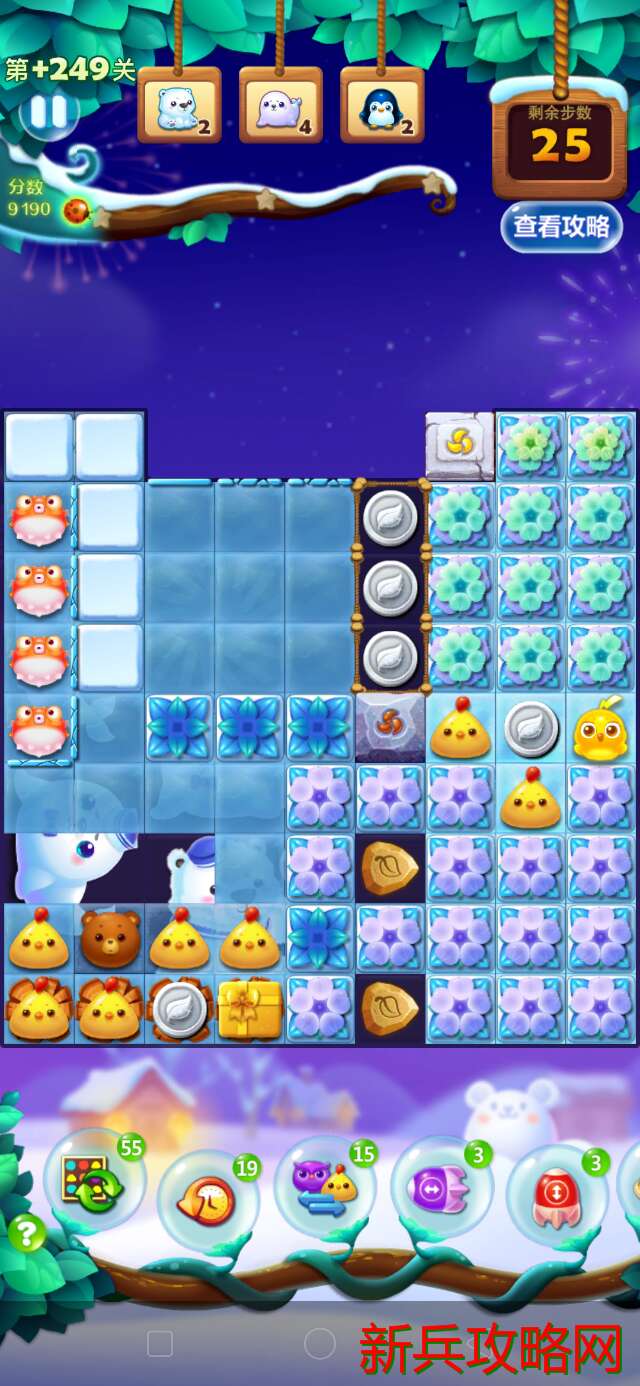Tap the Android home circle button
Image resolution: width=640 pixels, height=1386 pixels.
pyautogui.click(x=319, y=1343)
